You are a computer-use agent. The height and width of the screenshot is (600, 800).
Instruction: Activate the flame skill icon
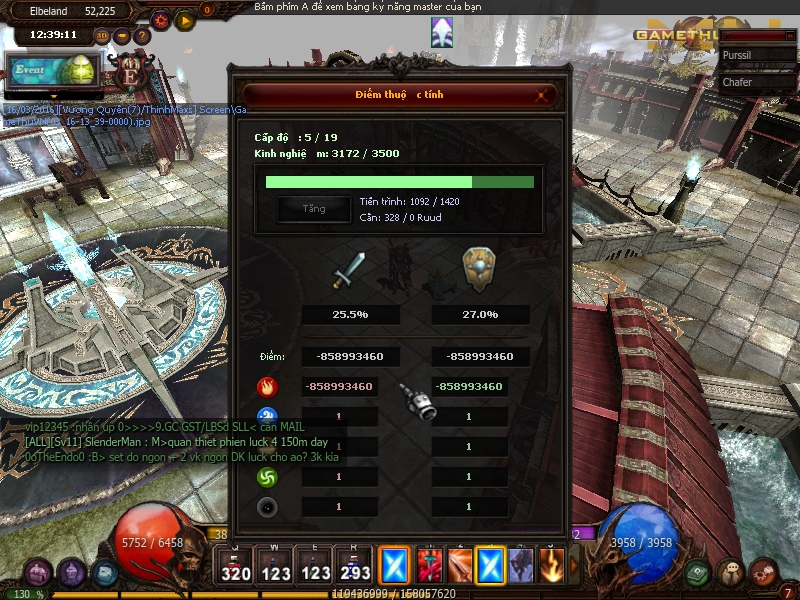click(552, 565)
